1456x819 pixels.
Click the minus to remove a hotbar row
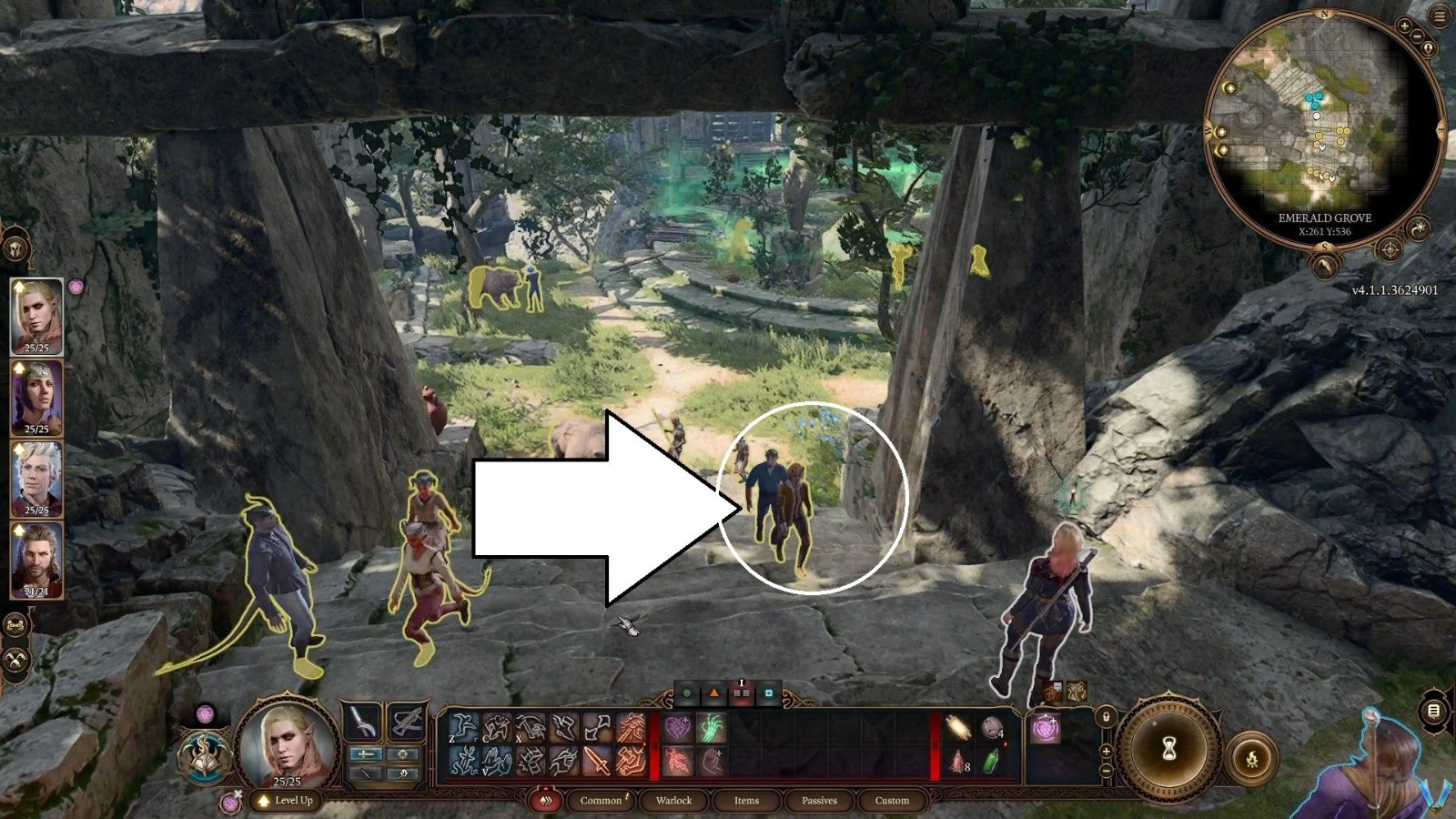[1106, 769]
